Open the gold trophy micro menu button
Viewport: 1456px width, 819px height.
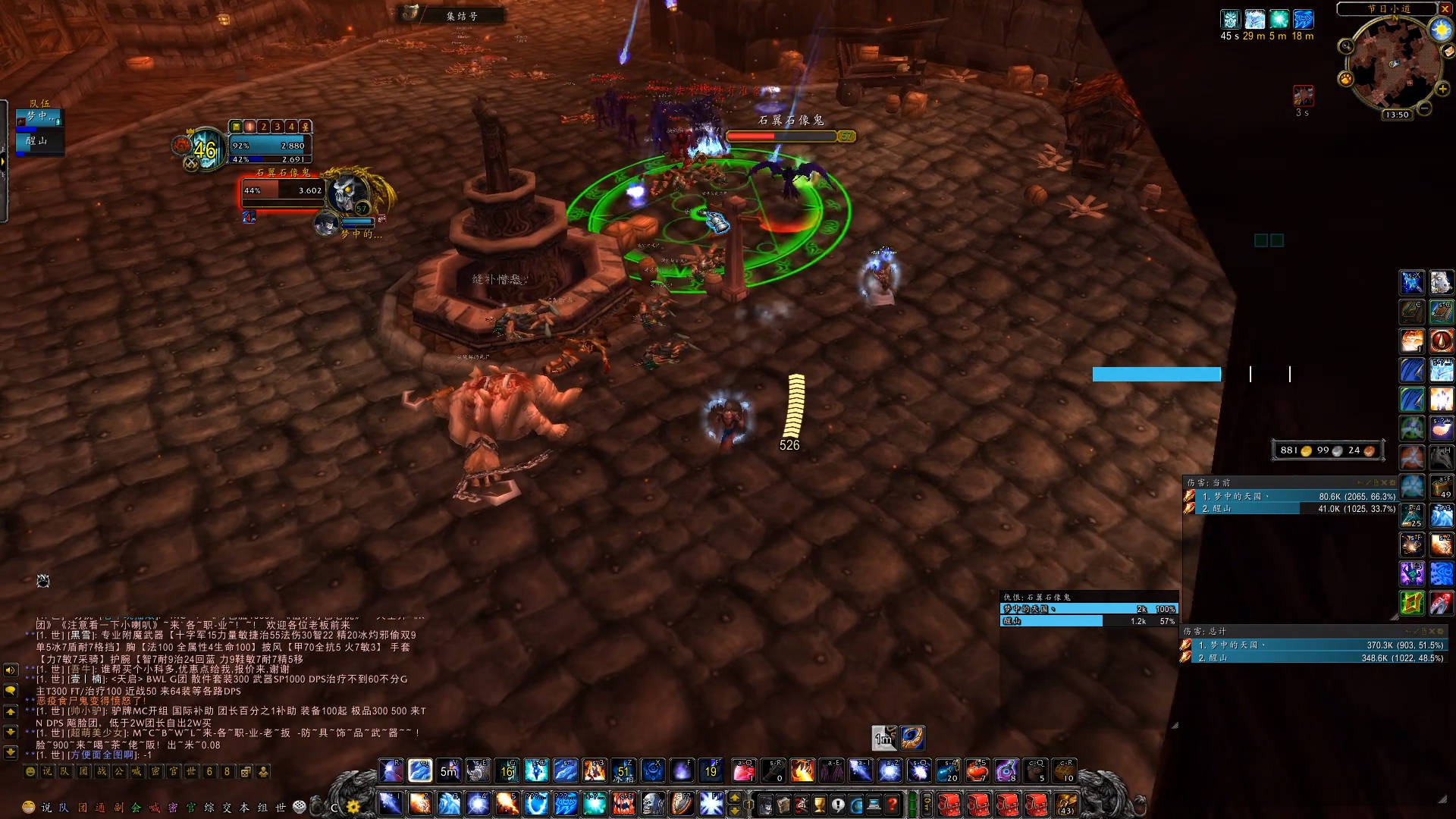[x=820, y=804]
